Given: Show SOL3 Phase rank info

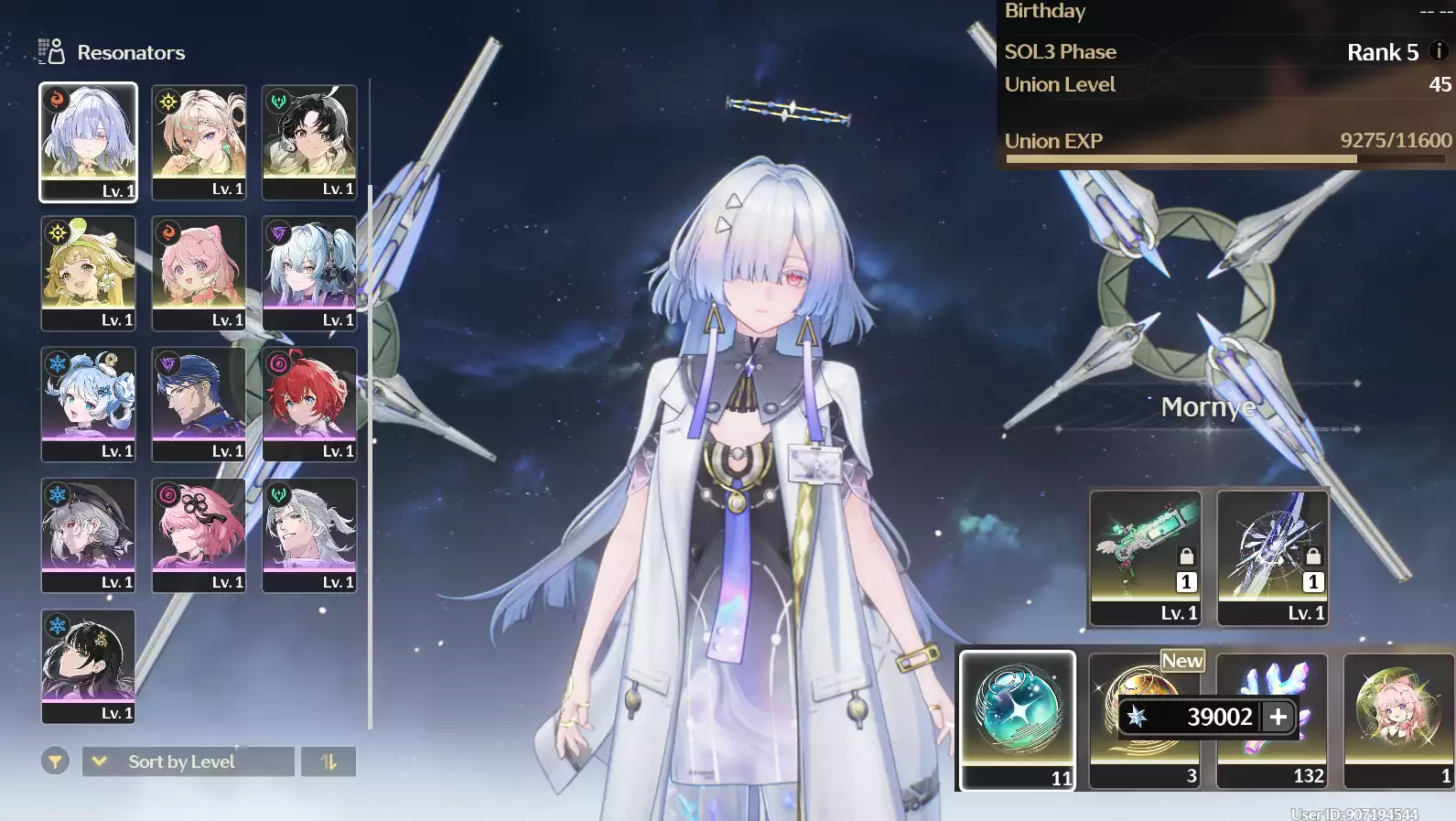Looking at the screenshot, I should click(x=1439, y=51).
